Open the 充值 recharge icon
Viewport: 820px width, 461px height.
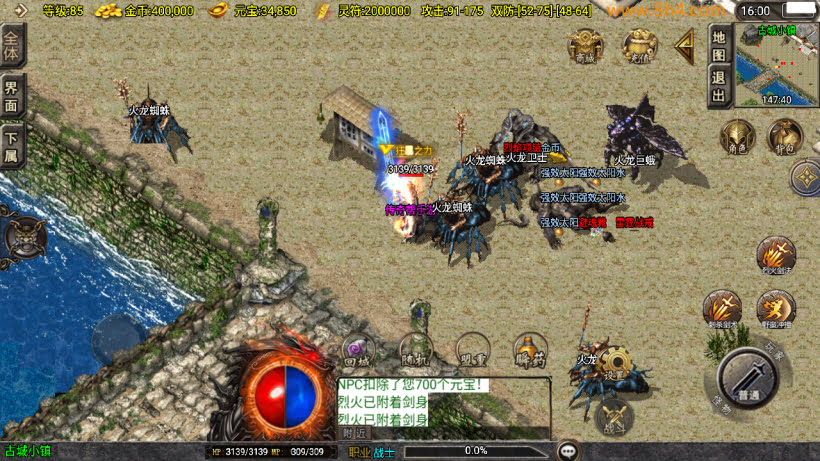[x=640, y=45]
